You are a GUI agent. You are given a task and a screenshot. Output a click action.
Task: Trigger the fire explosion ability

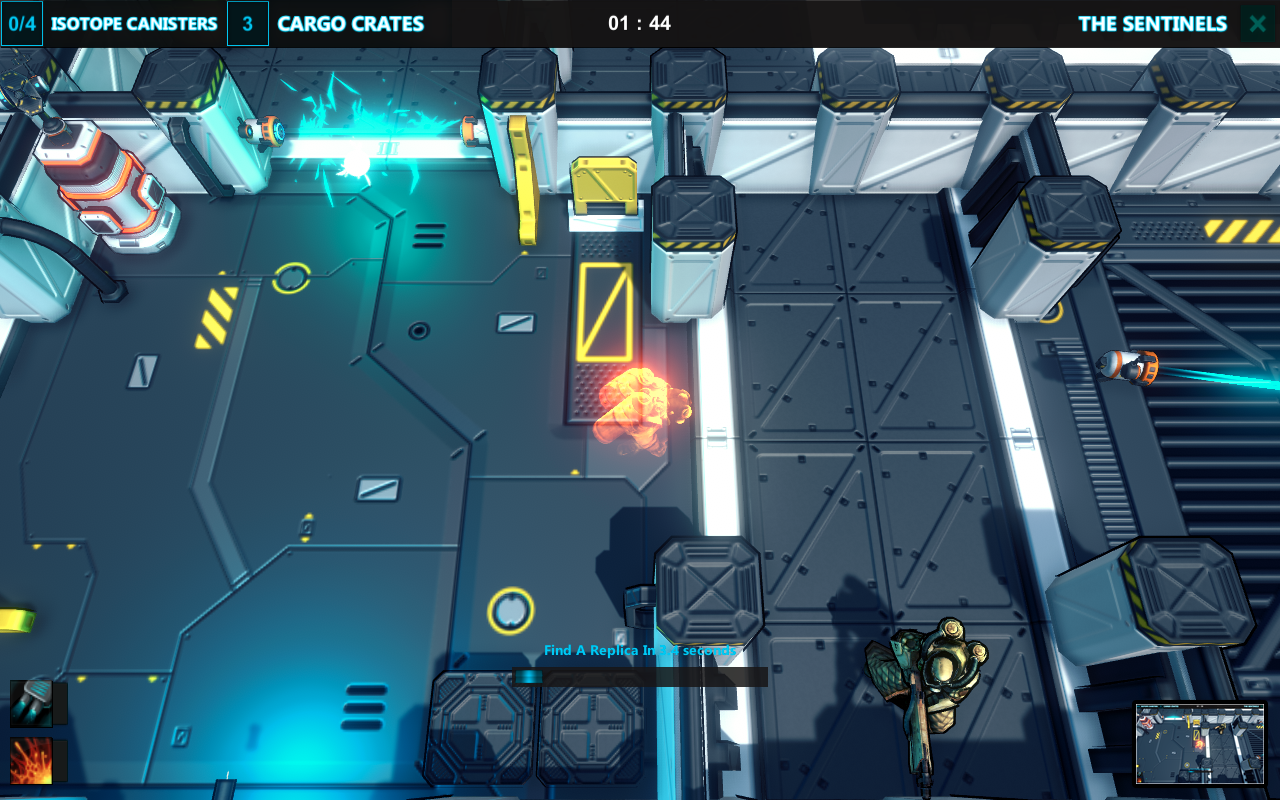coord(31,761)
